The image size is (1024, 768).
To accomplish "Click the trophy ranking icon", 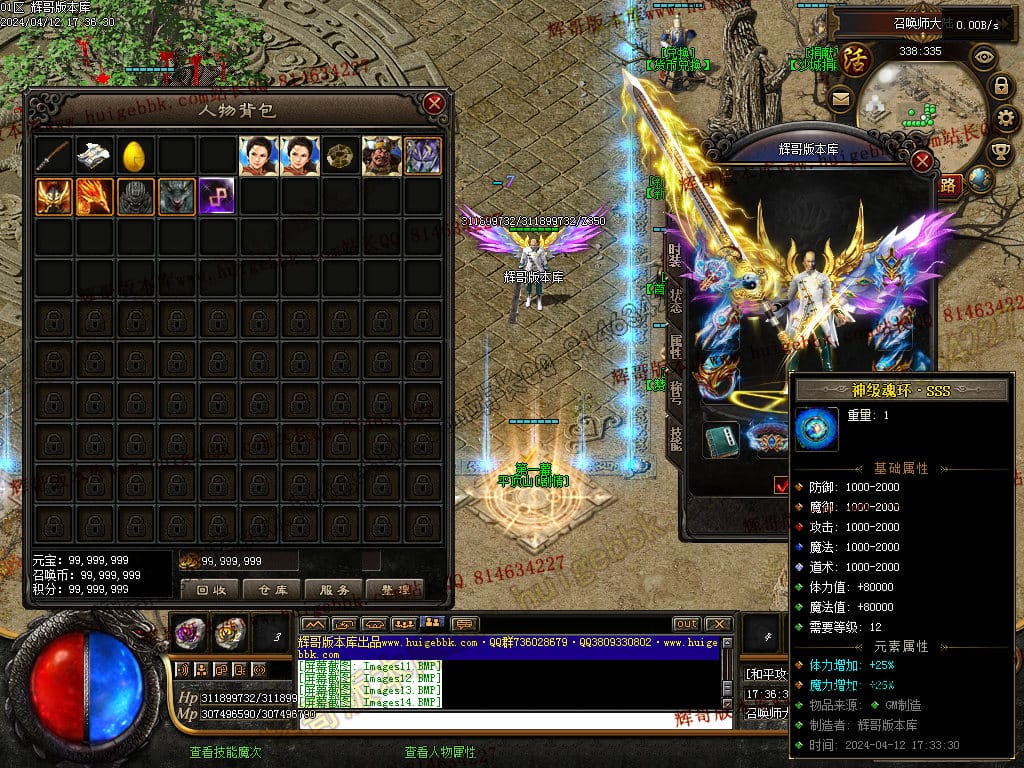I will (x=999, y=151).
